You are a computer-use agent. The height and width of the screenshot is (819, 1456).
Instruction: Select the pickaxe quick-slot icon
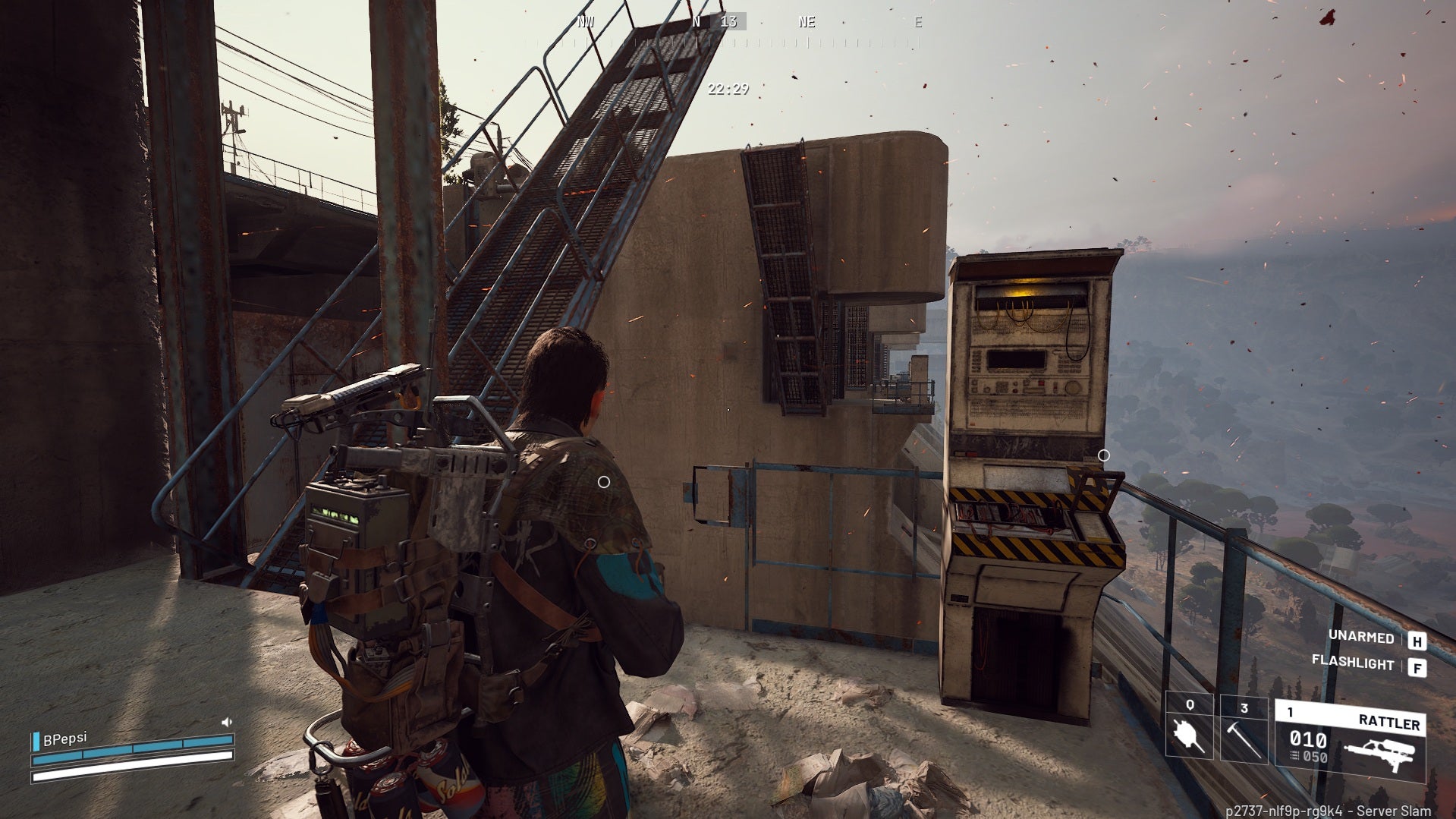(x=1244, y=740)
